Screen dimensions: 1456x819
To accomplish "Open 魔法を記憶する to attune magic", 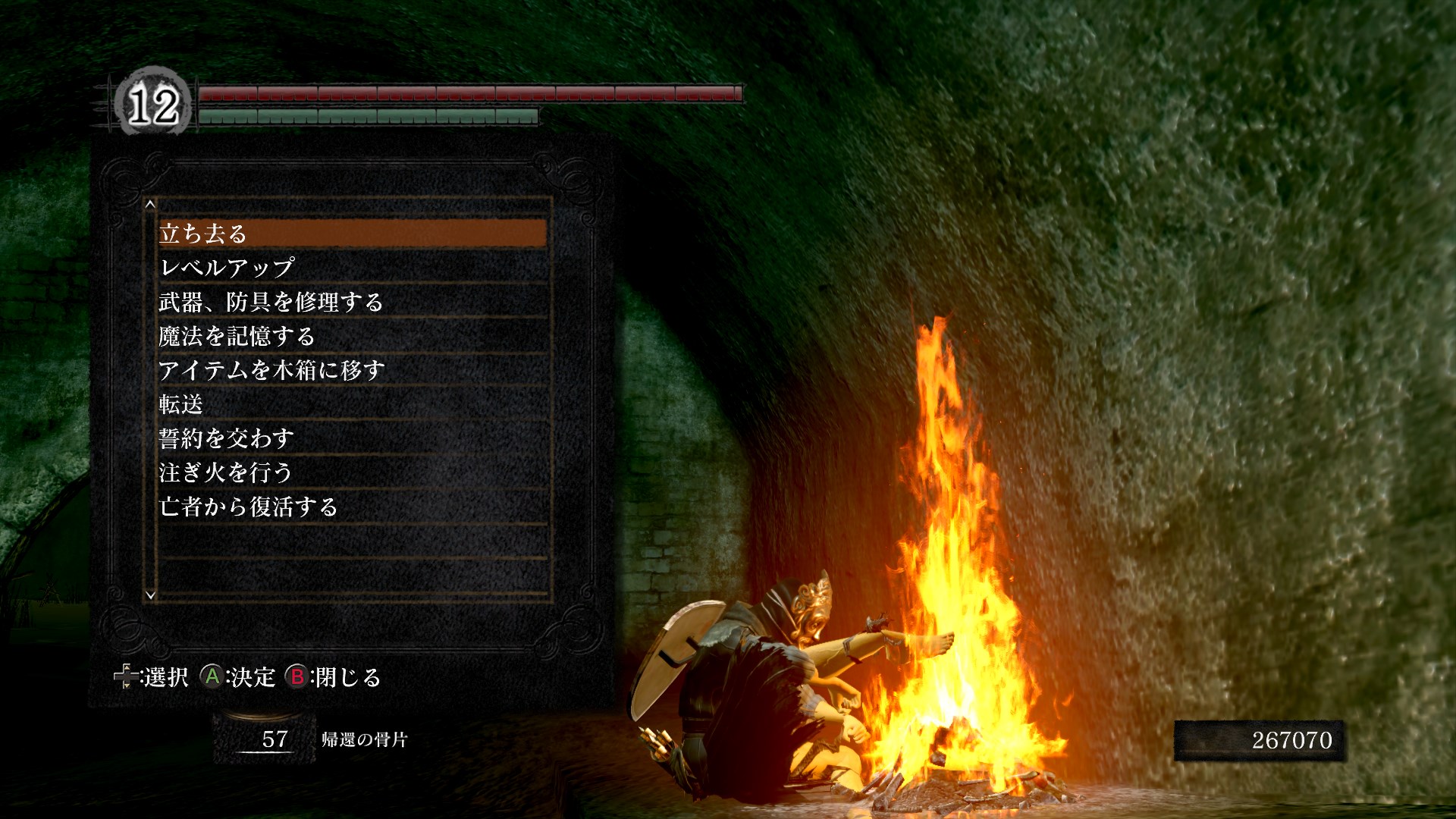I will point(353,336).
